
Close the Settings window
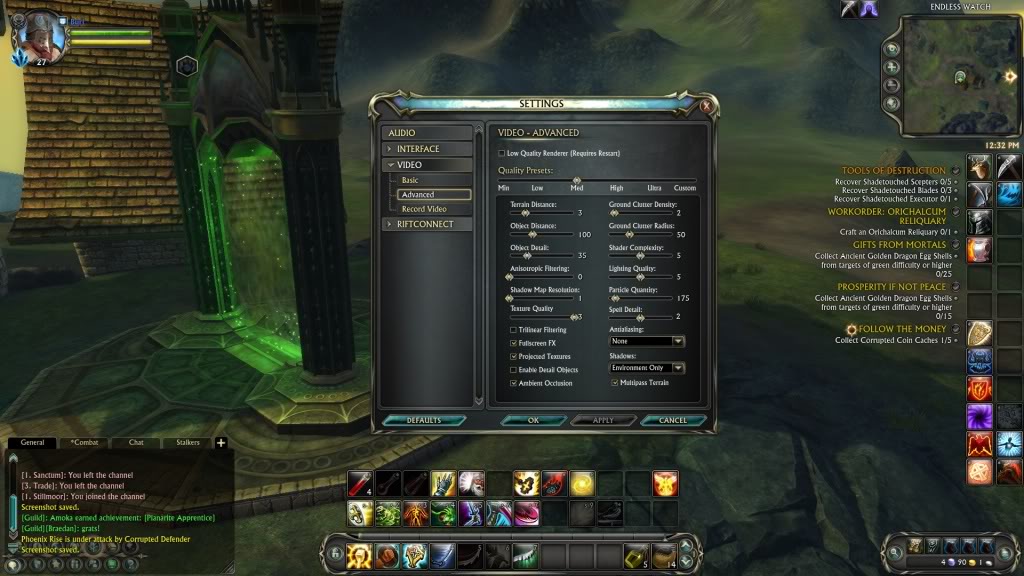tap(707, 105)
